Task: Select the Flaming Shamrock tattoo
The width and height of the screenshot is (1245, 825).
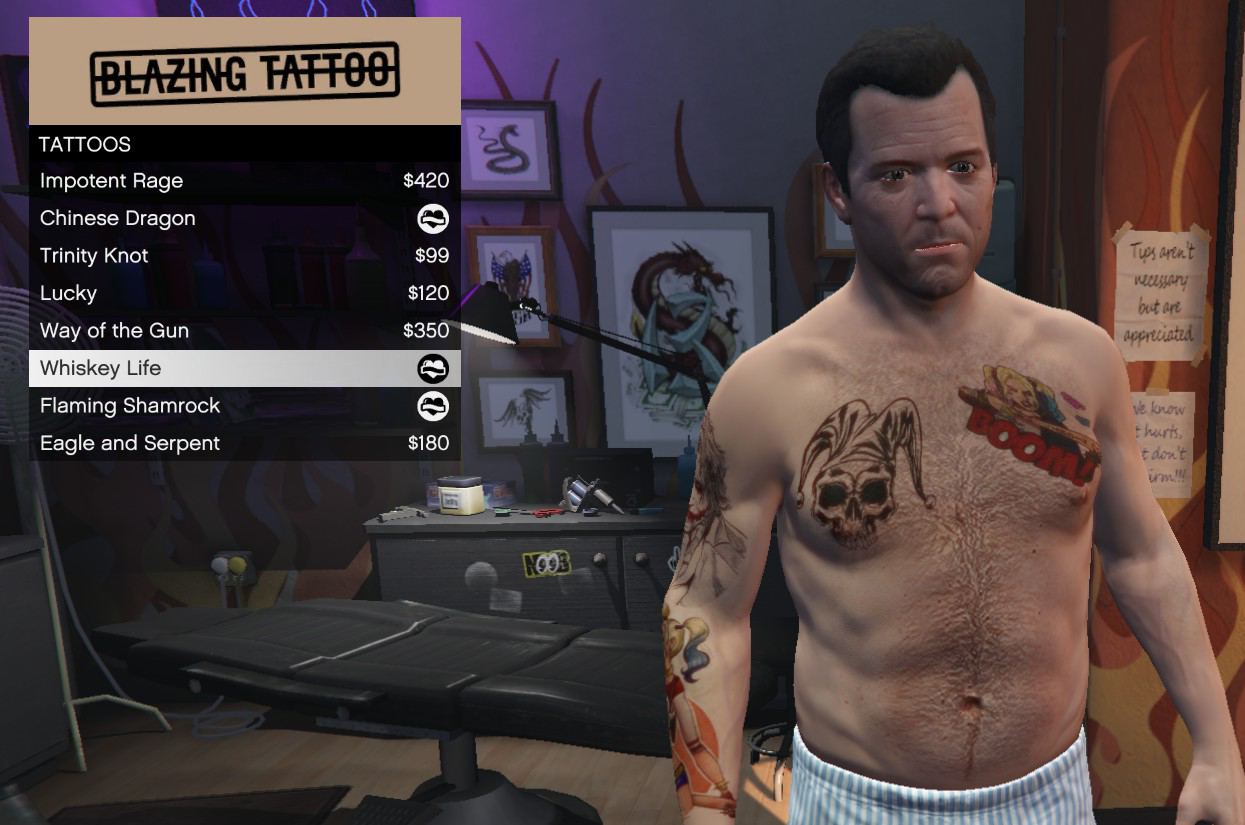Action: [244, 406]
